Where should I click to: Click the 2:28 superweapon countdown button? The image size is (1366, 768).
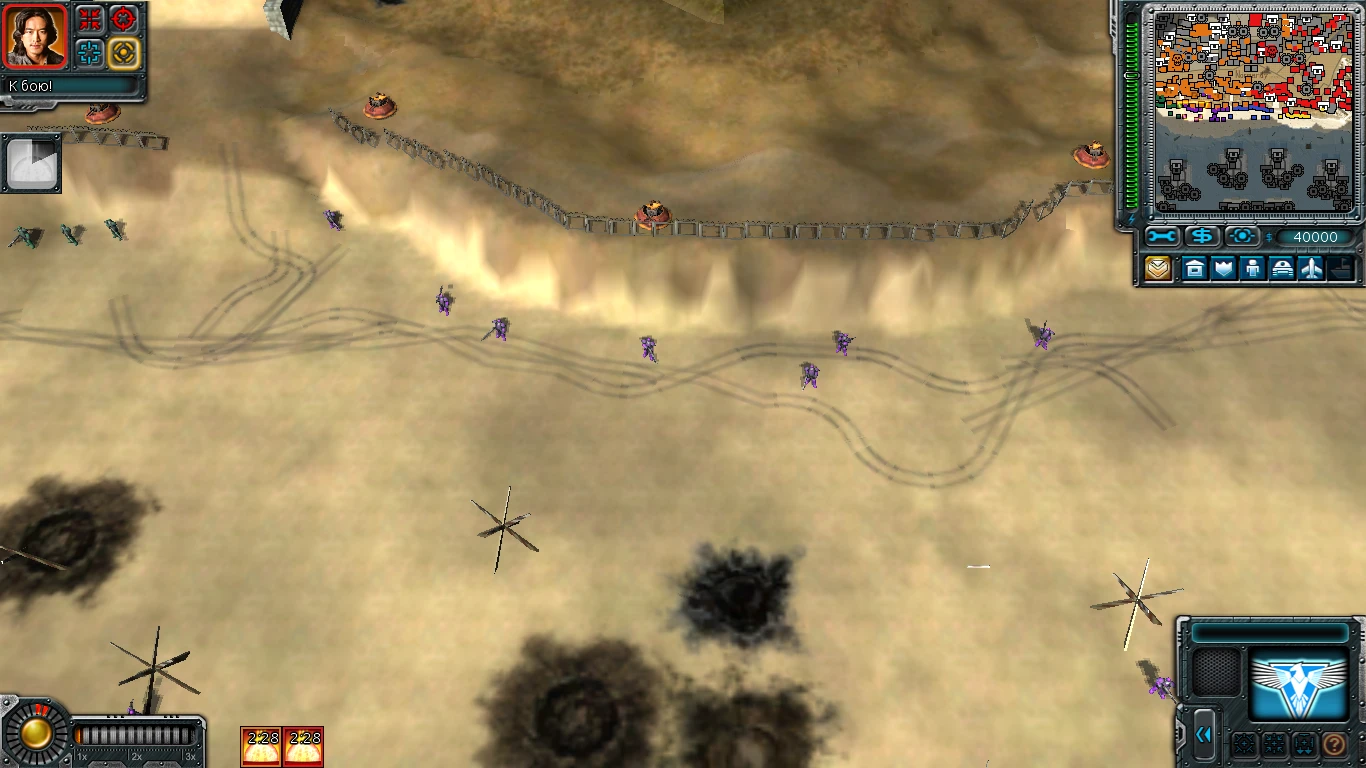[261, 744]
